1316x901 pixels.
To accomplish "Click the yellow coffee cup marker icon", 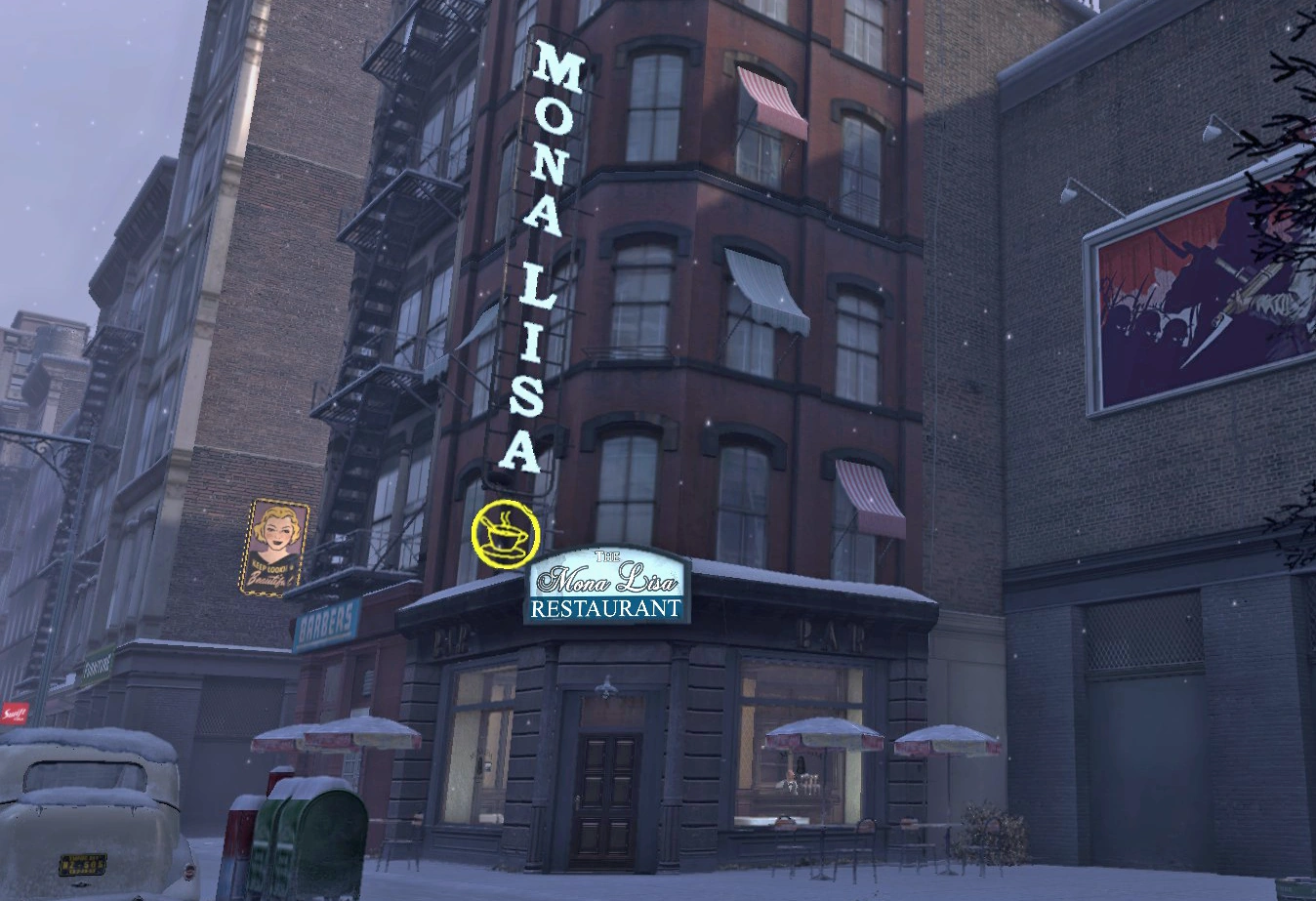I will (505, 533).
